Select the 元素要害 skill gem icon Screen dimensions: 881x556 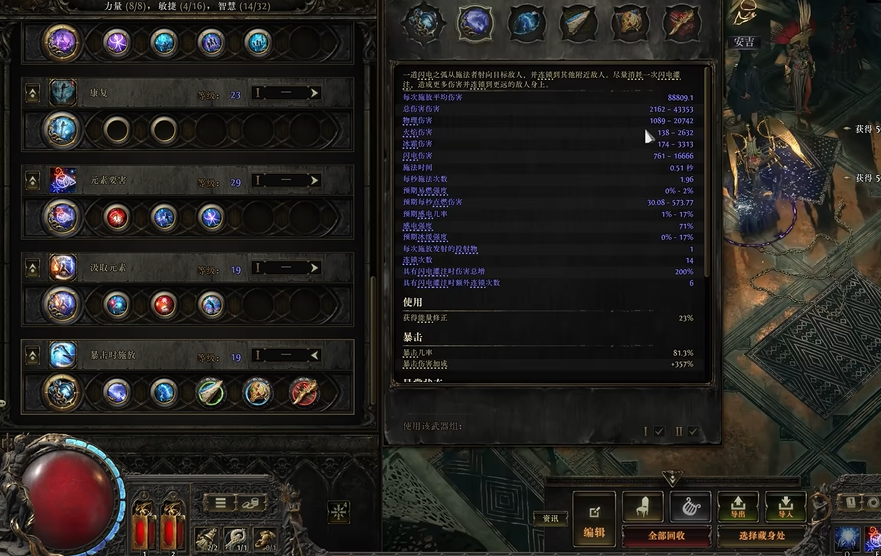click(x=62, y=180)
